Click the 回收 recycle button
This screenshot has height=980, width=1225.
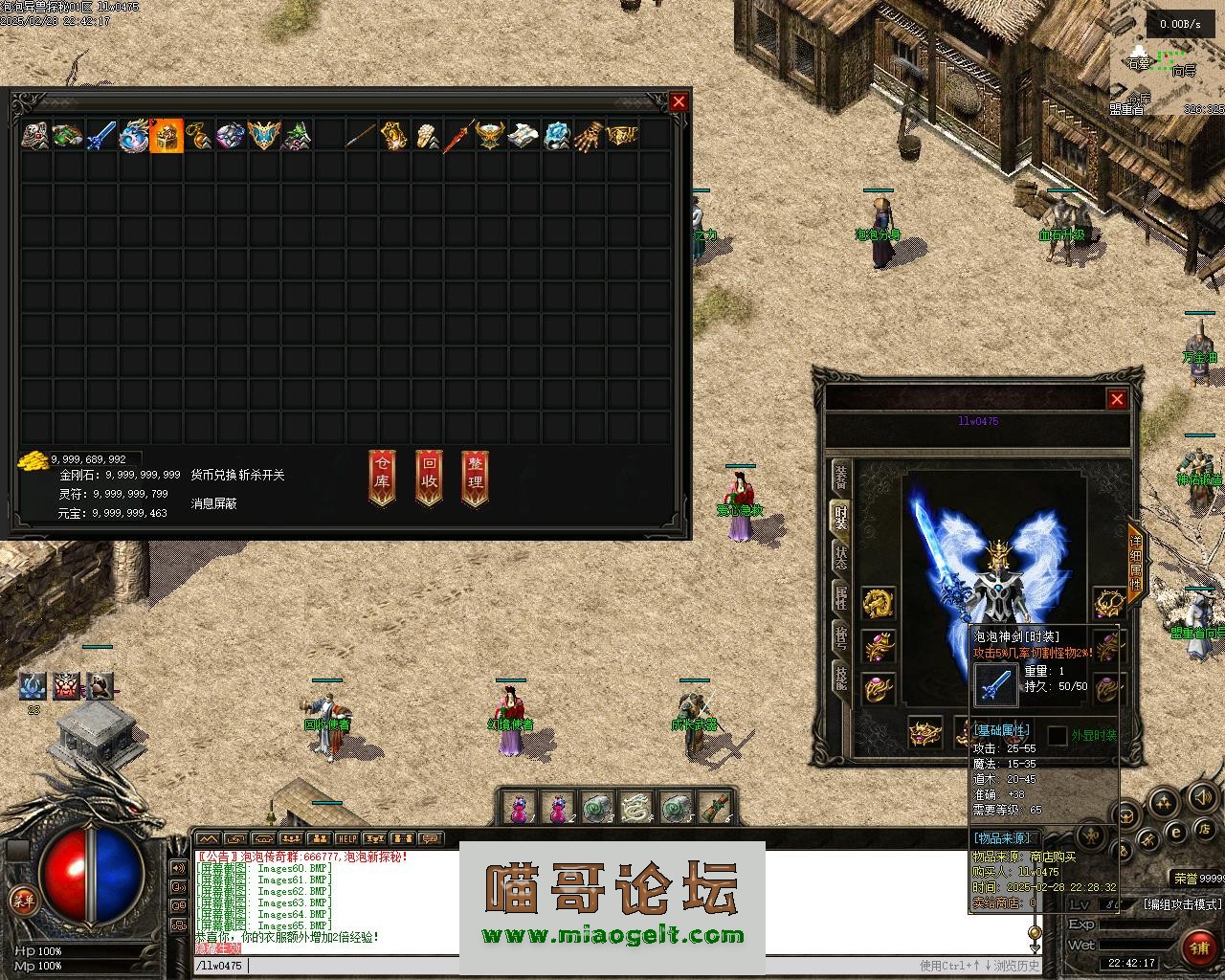coord(429,478)
